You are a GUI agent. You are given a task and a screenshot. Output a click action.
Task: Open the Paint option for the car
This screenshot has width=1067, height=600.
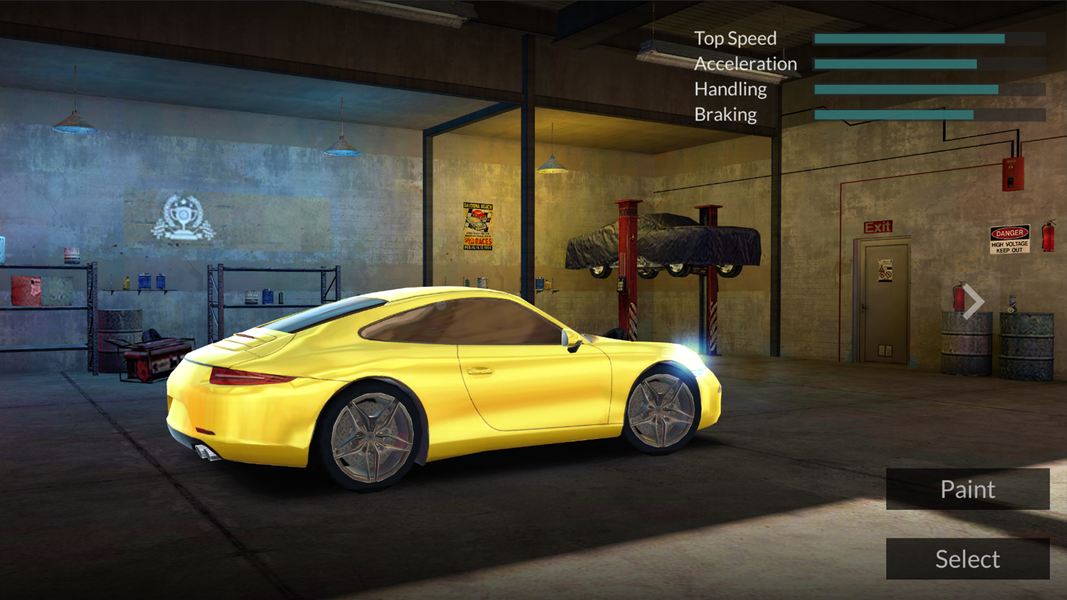coord(967,489)
